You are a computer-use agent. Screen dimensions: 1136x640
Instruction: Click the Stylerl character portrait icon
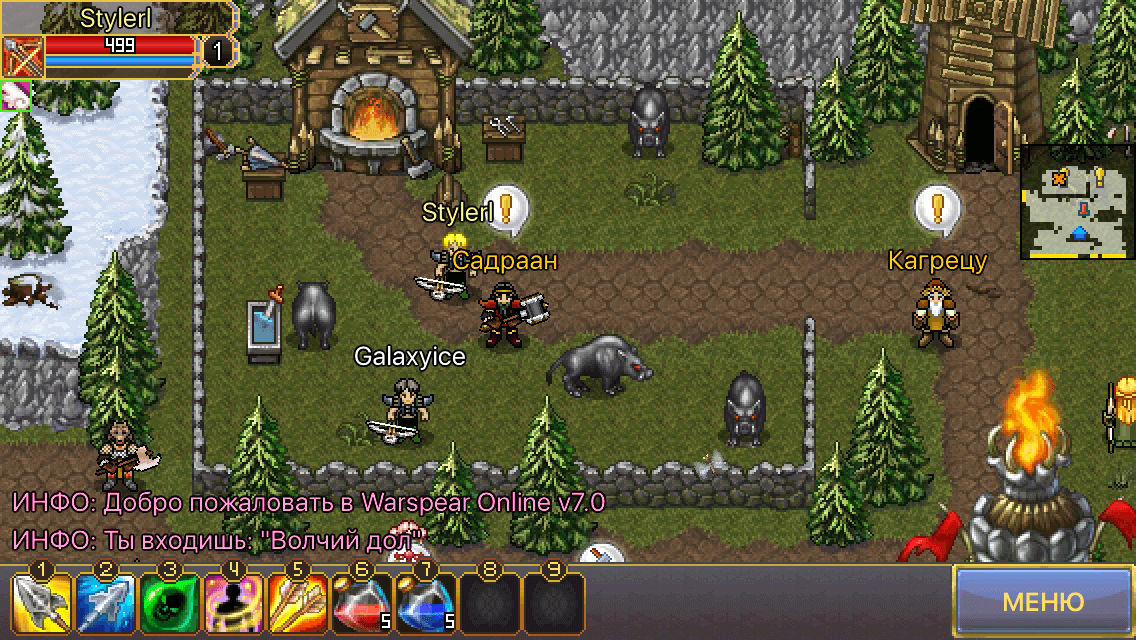pos(19,56)
